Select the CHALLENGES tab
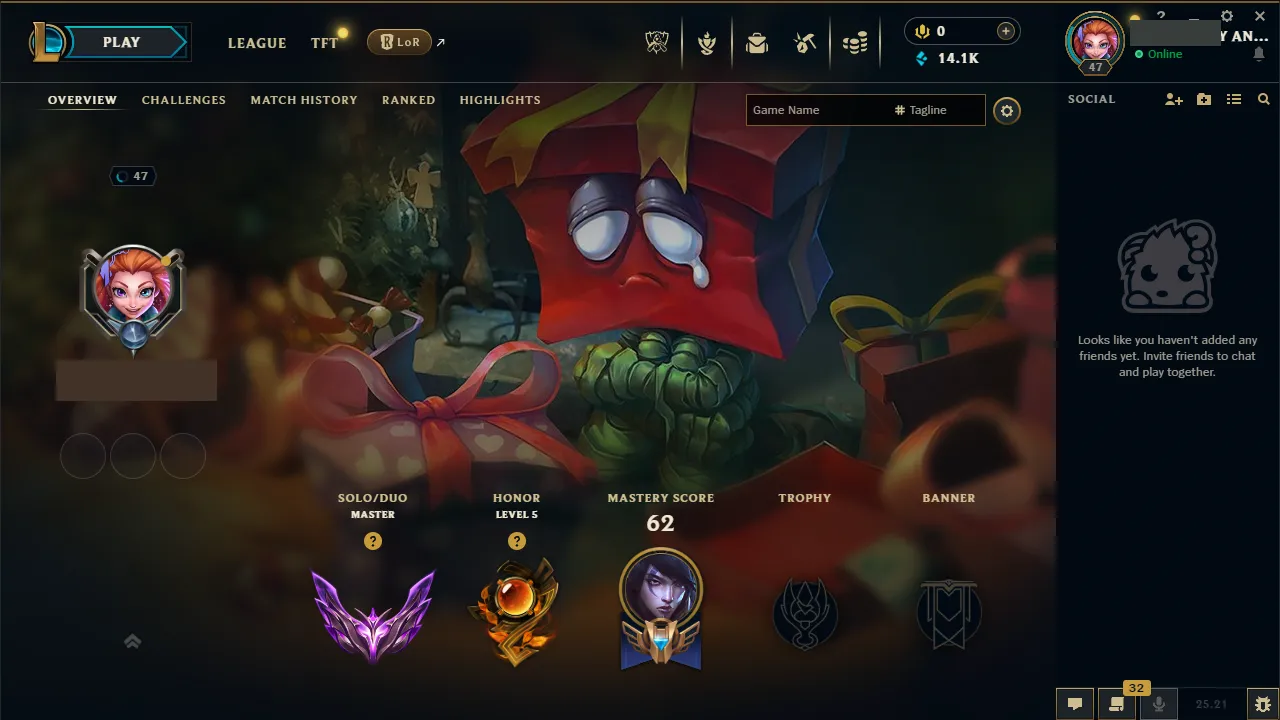Image resolution: width=1280 pixels, height=720 pixels. tap(184, 100)
